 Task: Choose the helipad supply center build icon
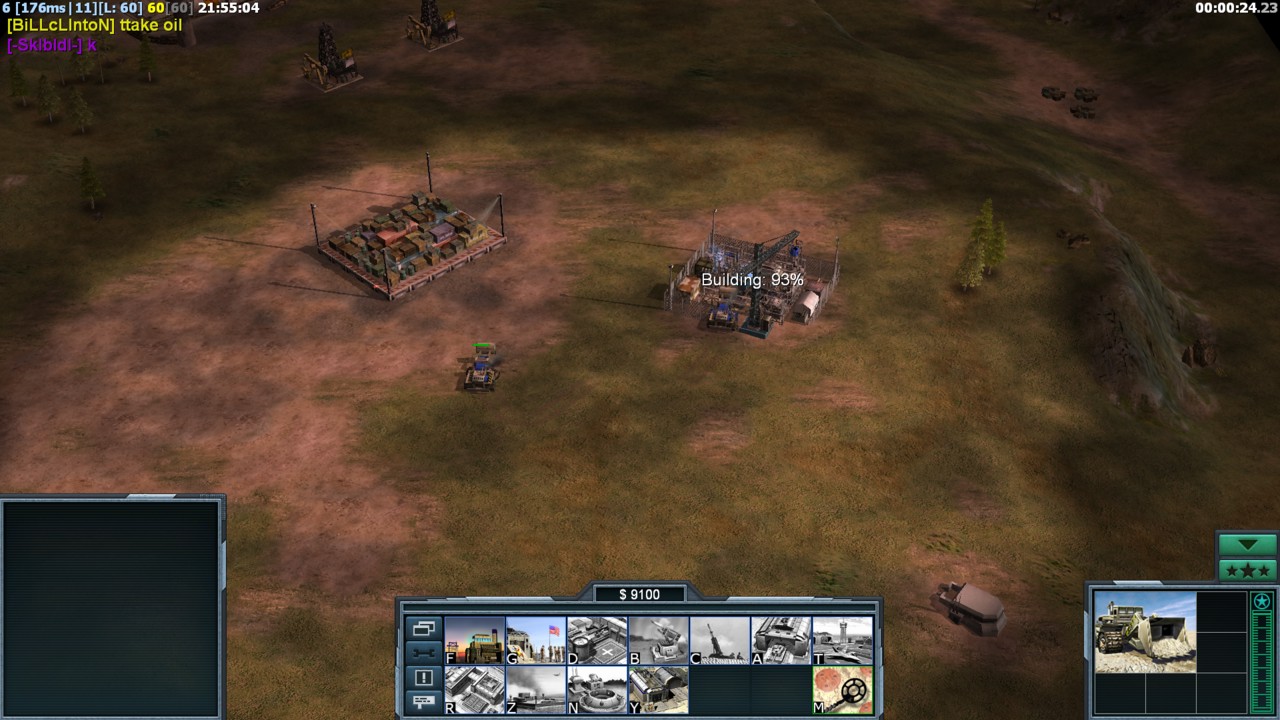[597, 640]
